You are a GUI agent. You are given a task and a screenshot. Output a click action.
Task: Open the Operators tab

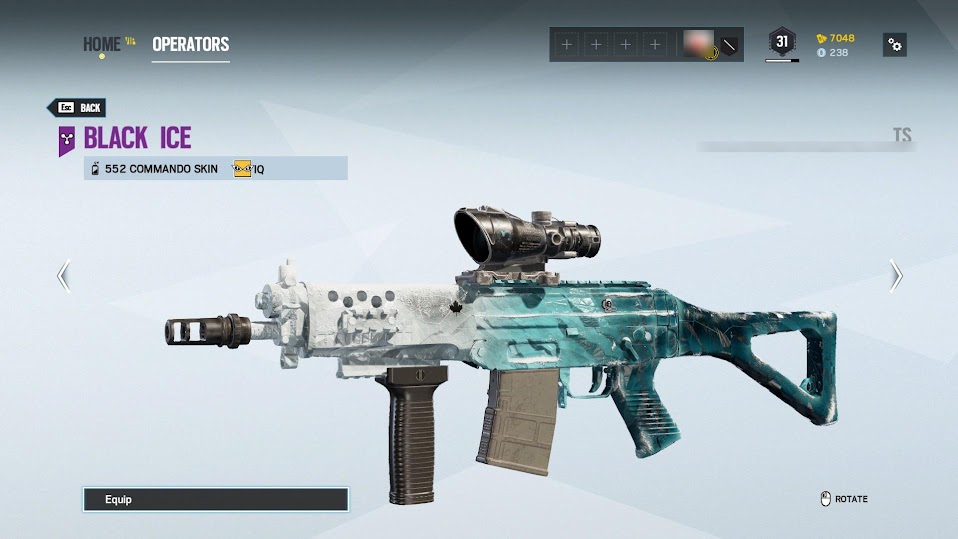(x=190, y=44)
